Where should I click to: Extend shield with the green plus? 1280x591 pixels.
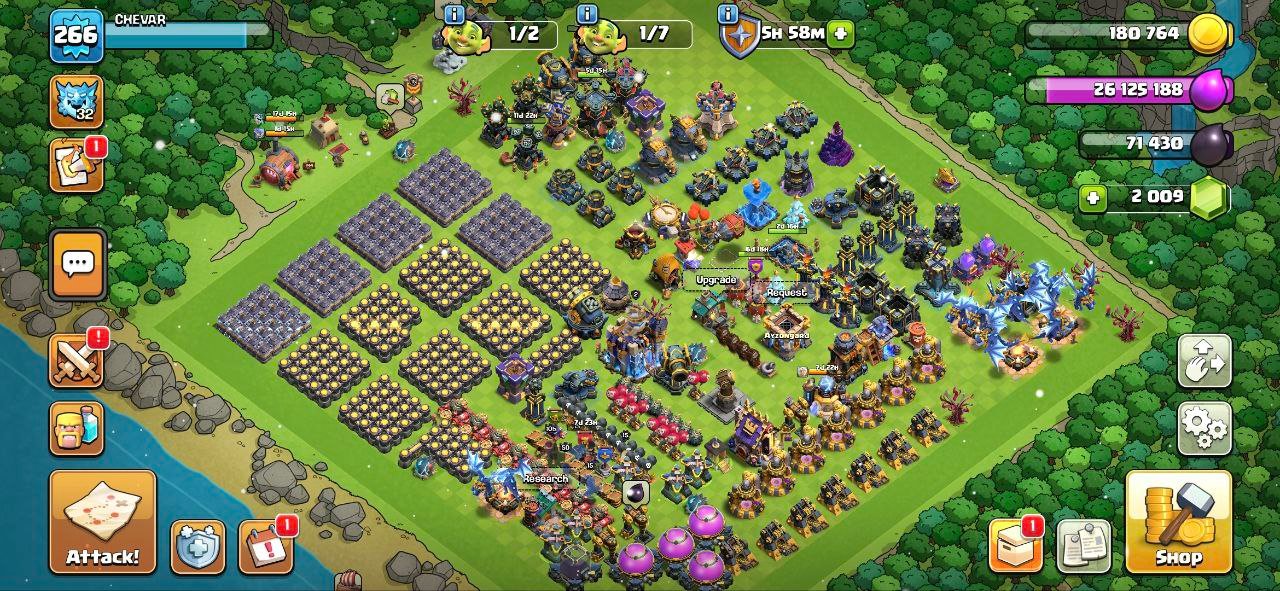[840, 33]
